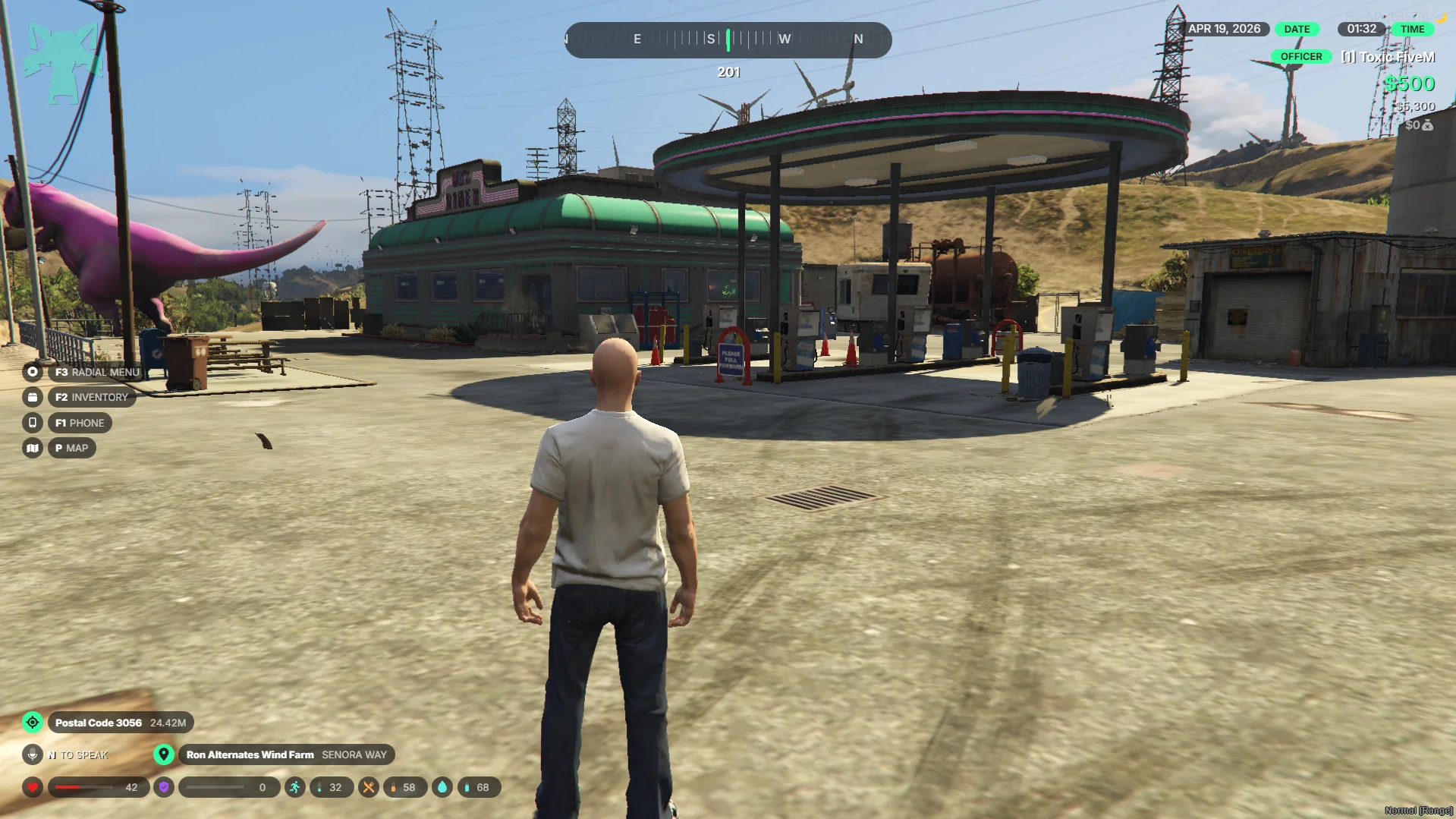Select the green location pin icon
The width and height of the screenshot is (1456, 819).
pyautogui.click(x=163, y=754)
